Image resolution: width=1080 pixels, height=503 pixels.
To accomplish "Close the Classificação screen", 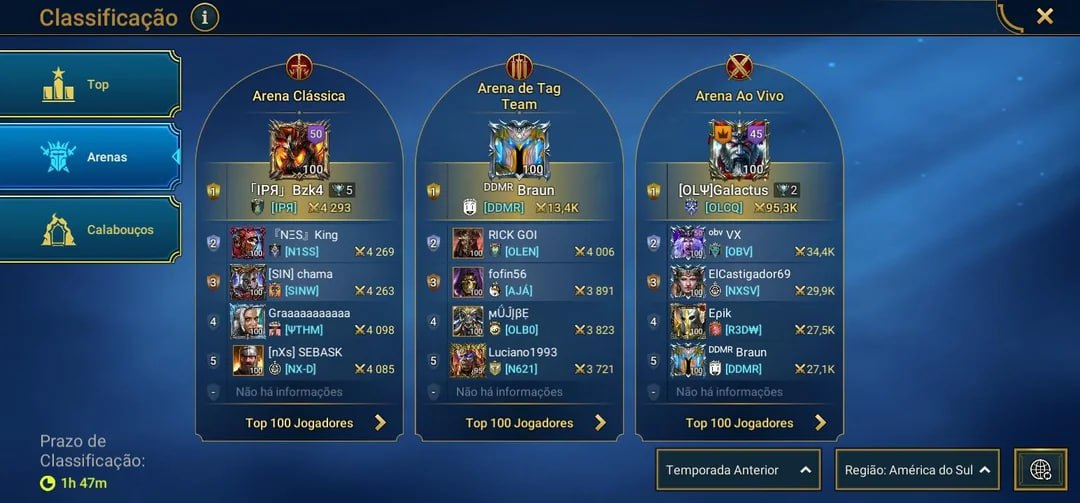I will (x=1044, y=16).
